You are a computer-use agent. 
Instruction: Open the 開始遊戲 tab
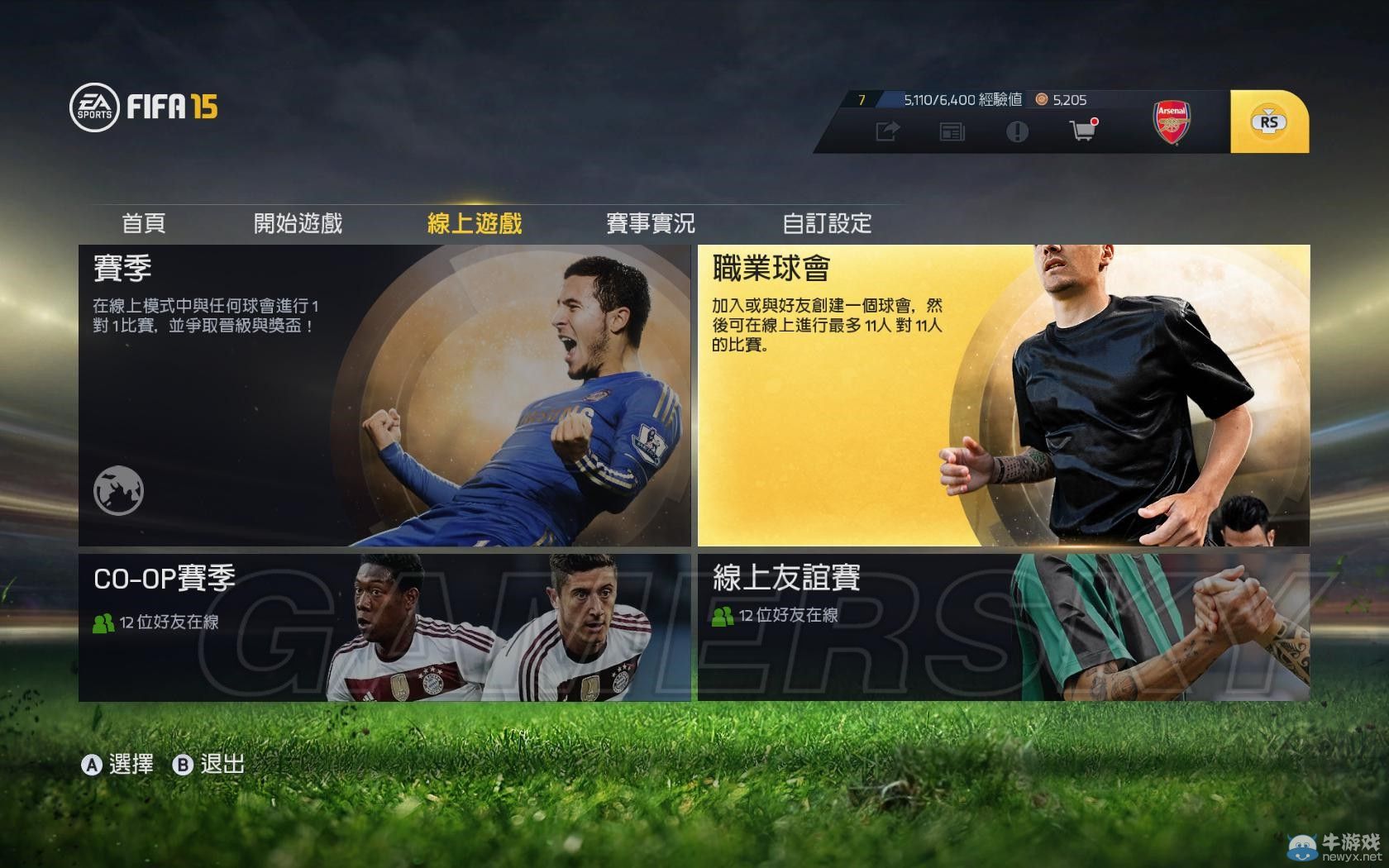coord(299,223)
